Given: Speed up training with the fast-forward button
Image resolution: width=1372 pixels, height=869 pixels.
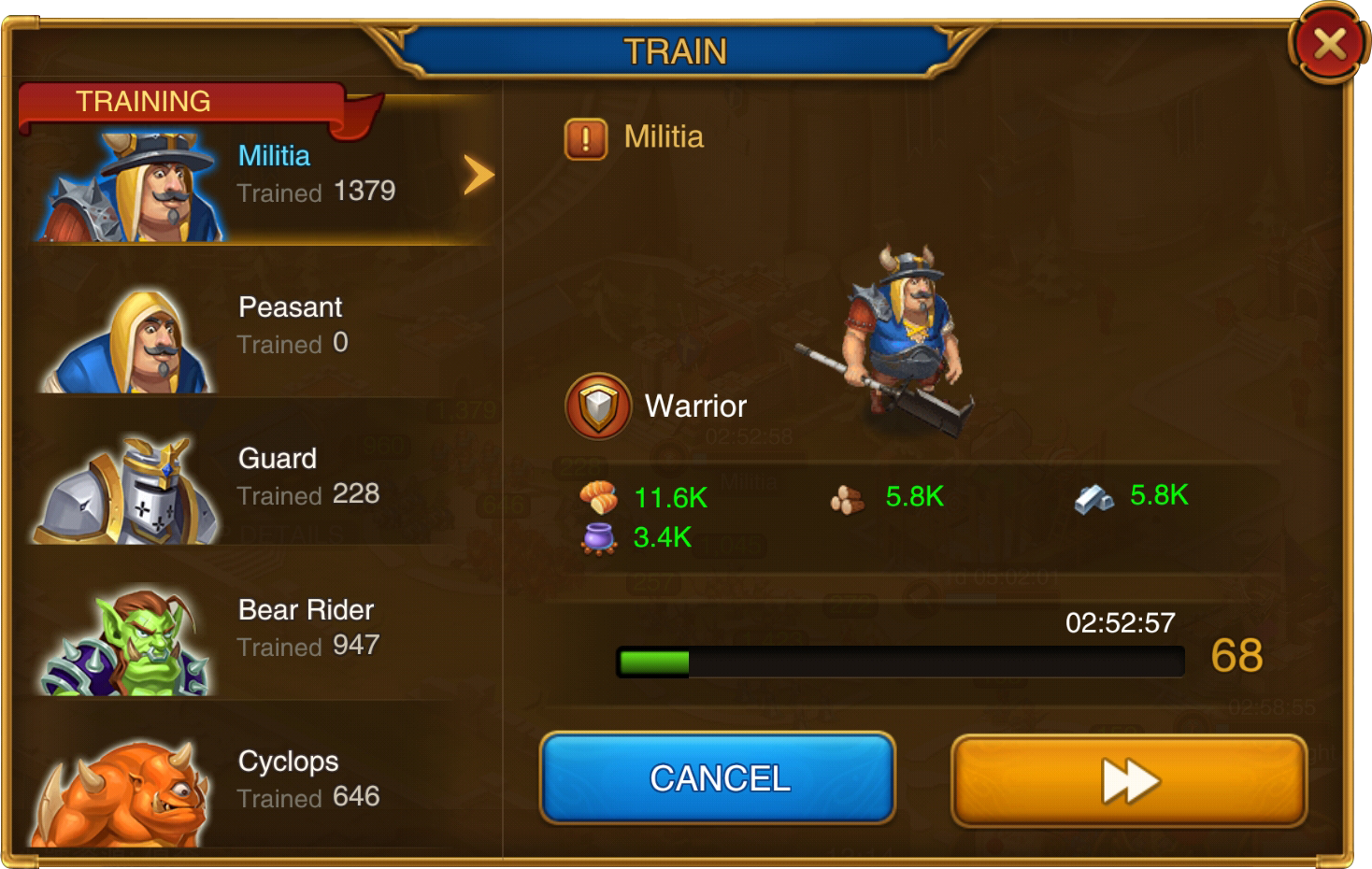Looking at the screenshot, I should click(x=1129, y=781).
